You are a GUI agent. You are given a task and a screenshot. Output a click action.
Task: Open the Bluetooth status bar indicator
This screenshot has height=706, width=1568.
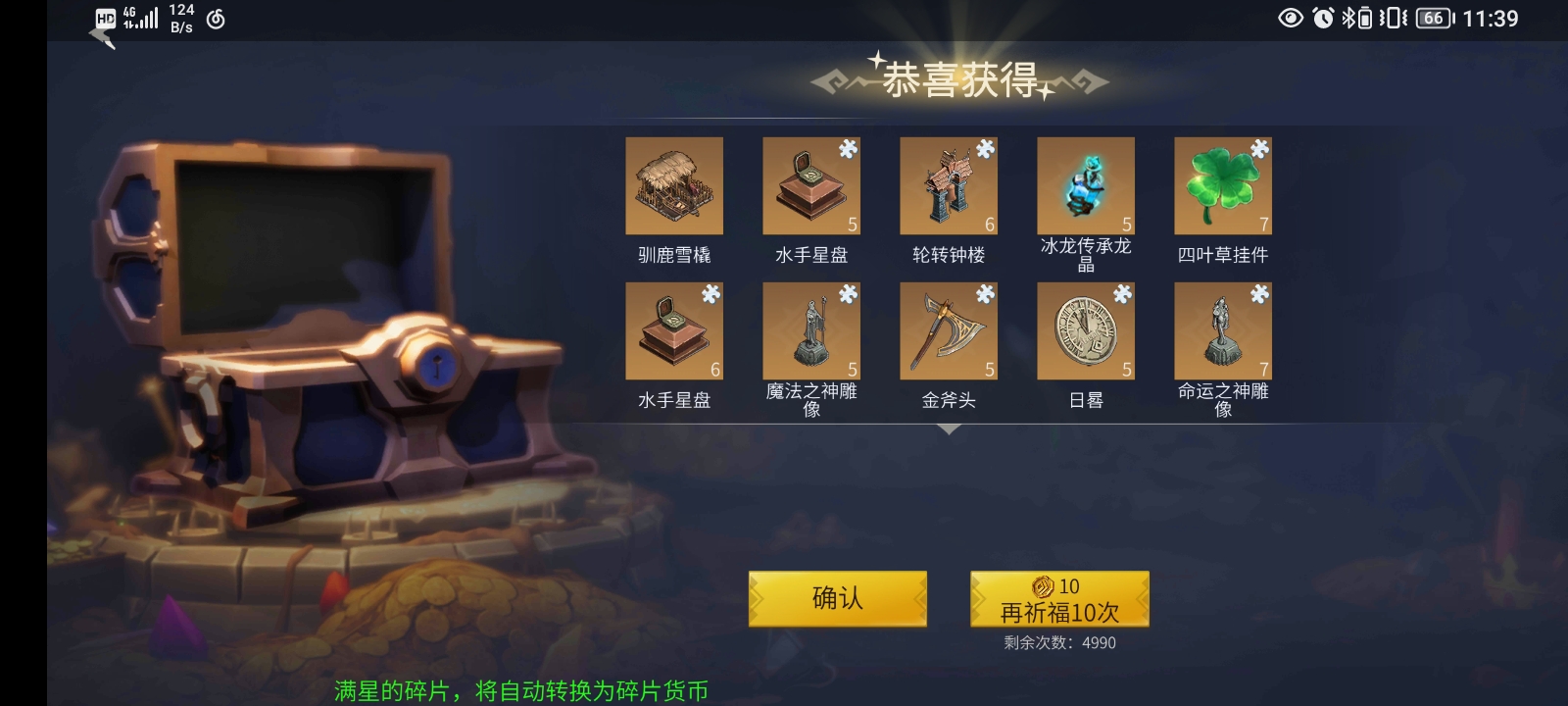(1347, 16)
